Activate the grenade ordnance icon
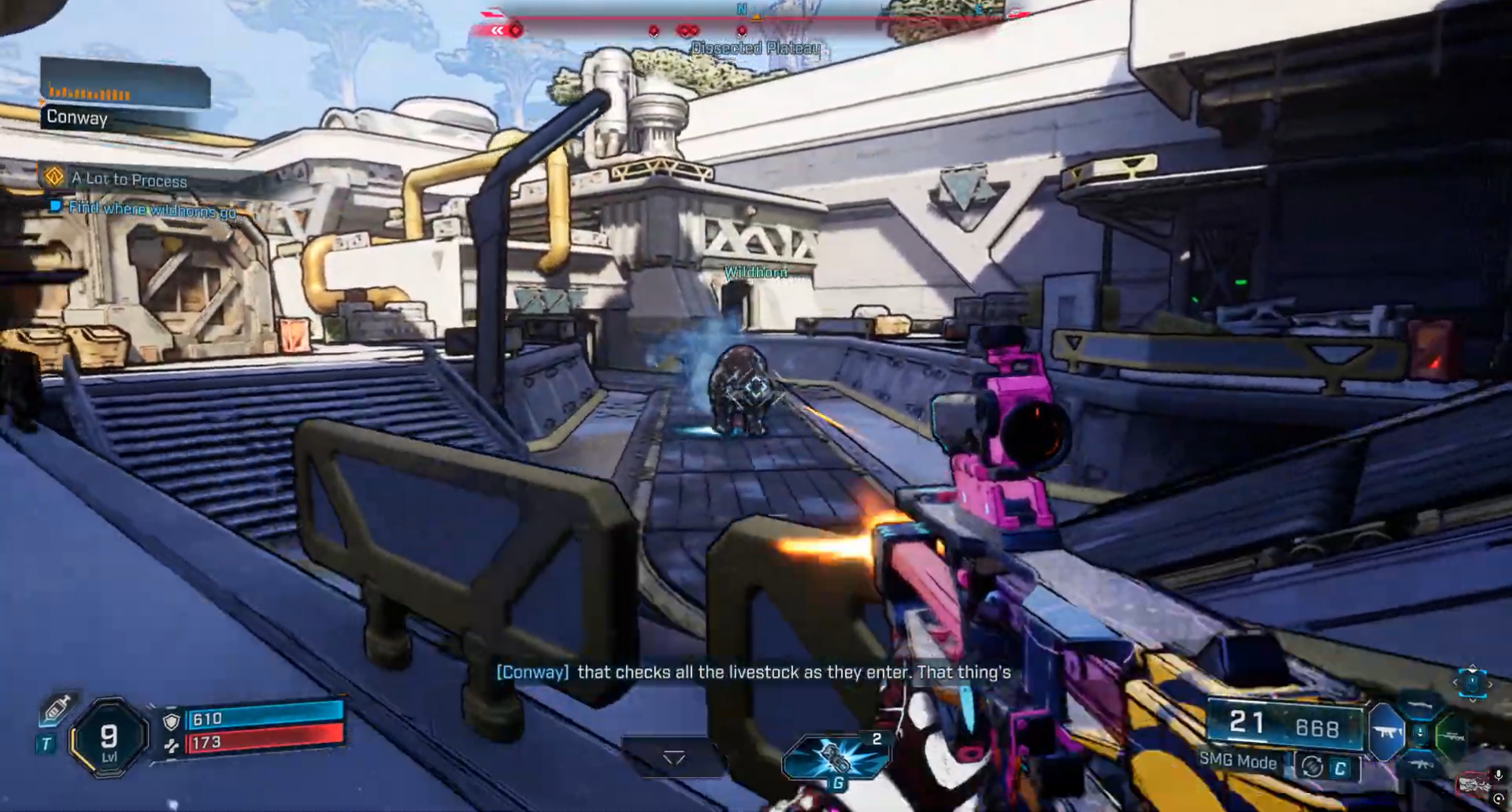 tap(836, 757)
